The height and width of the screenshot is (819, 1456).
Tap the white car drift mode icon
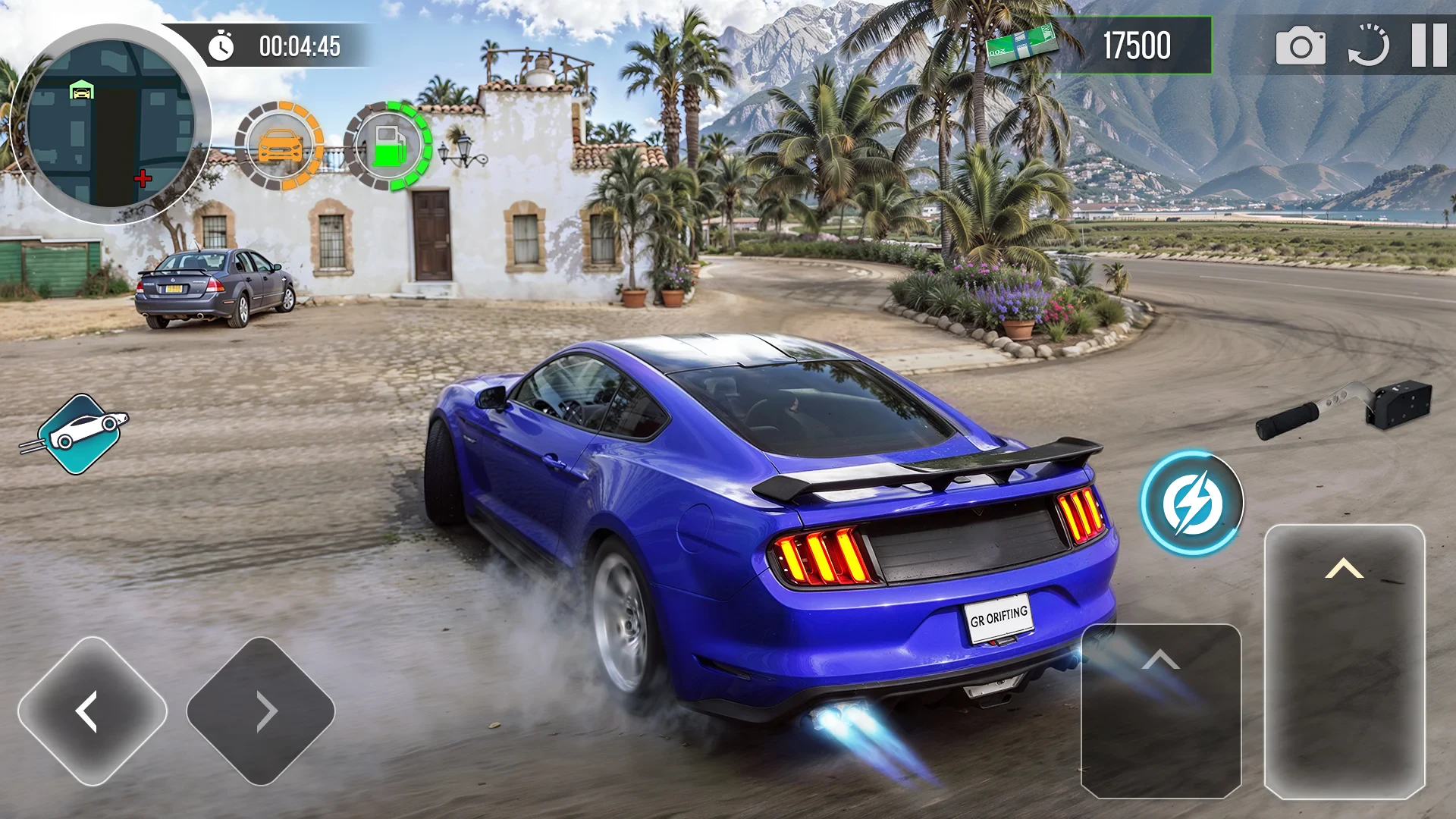80,434
